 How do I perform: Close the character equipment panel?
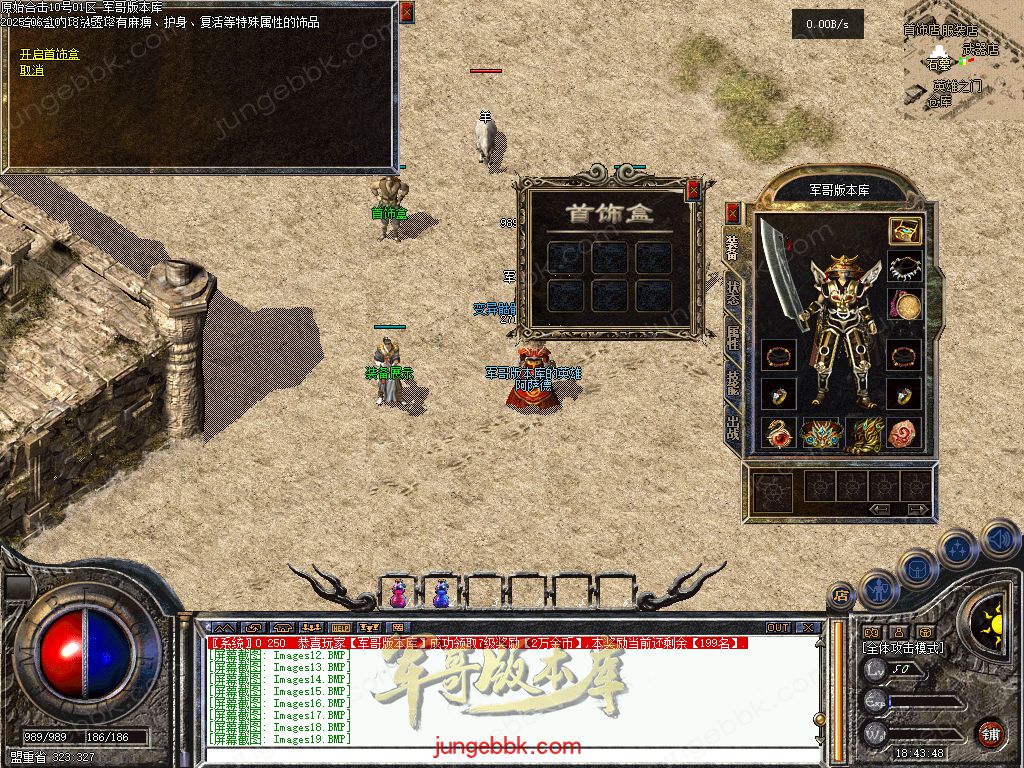coord(732,212)
